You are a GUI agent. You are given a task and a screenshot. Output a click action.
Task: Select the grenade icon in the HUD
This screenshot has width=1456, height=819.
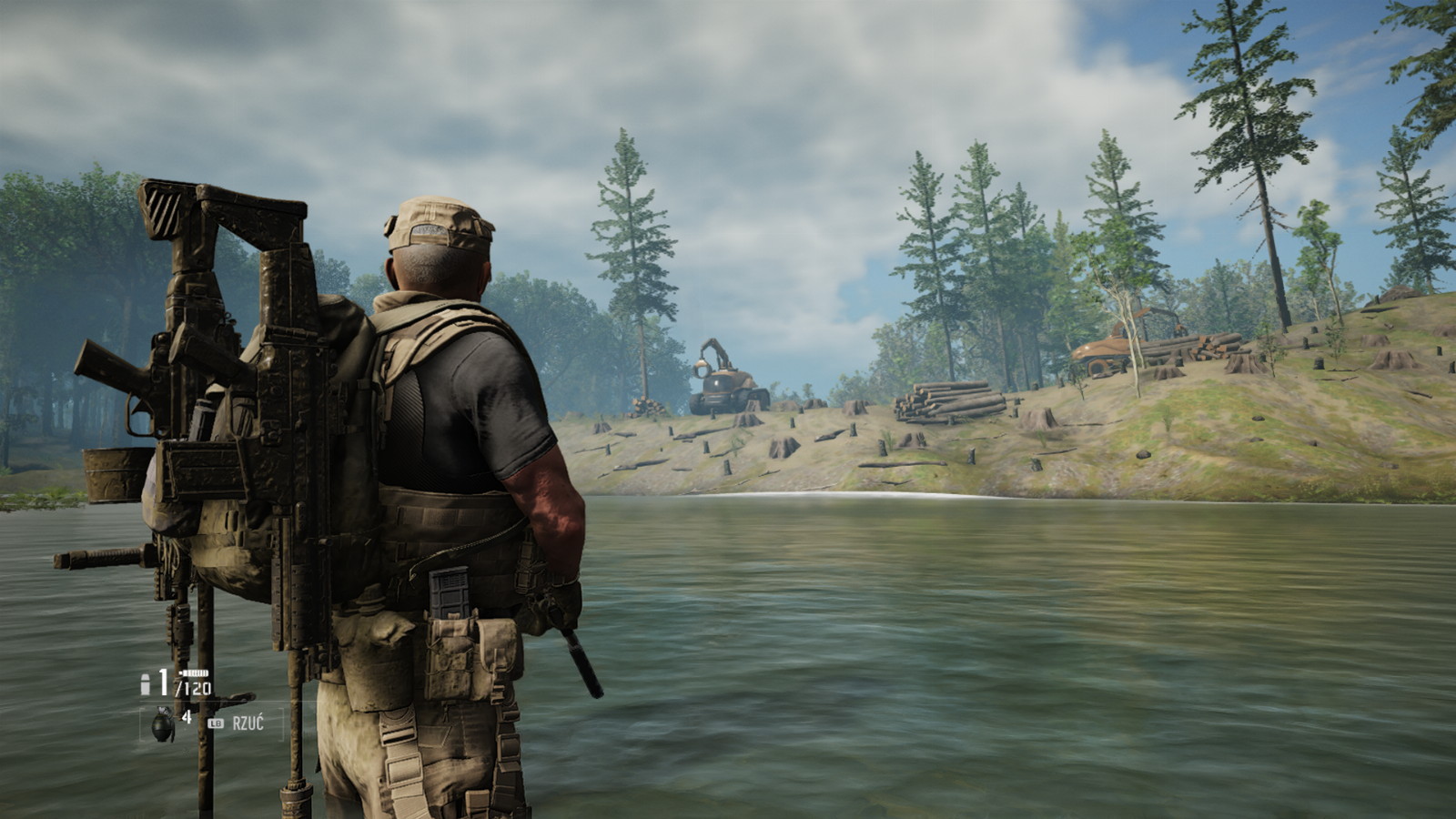pos(162,724)
